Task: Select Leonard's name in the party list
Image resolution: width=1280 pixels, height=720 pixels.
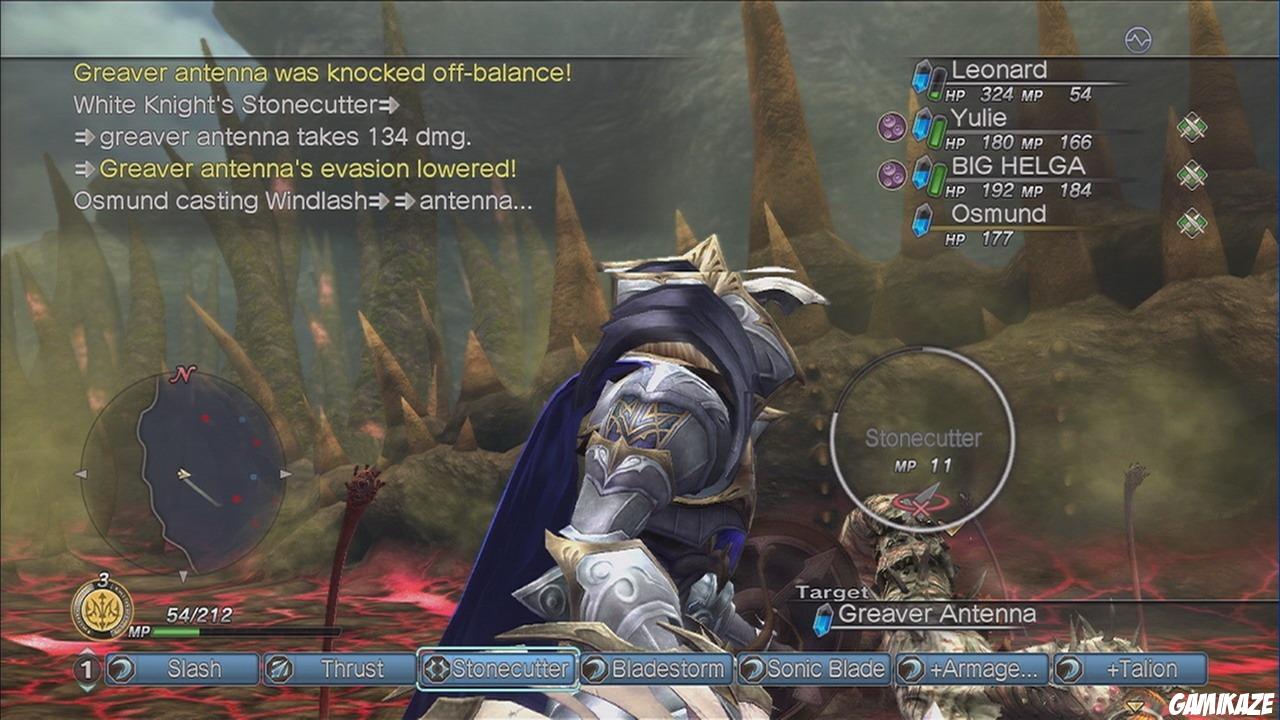Action: click(998, 70)
